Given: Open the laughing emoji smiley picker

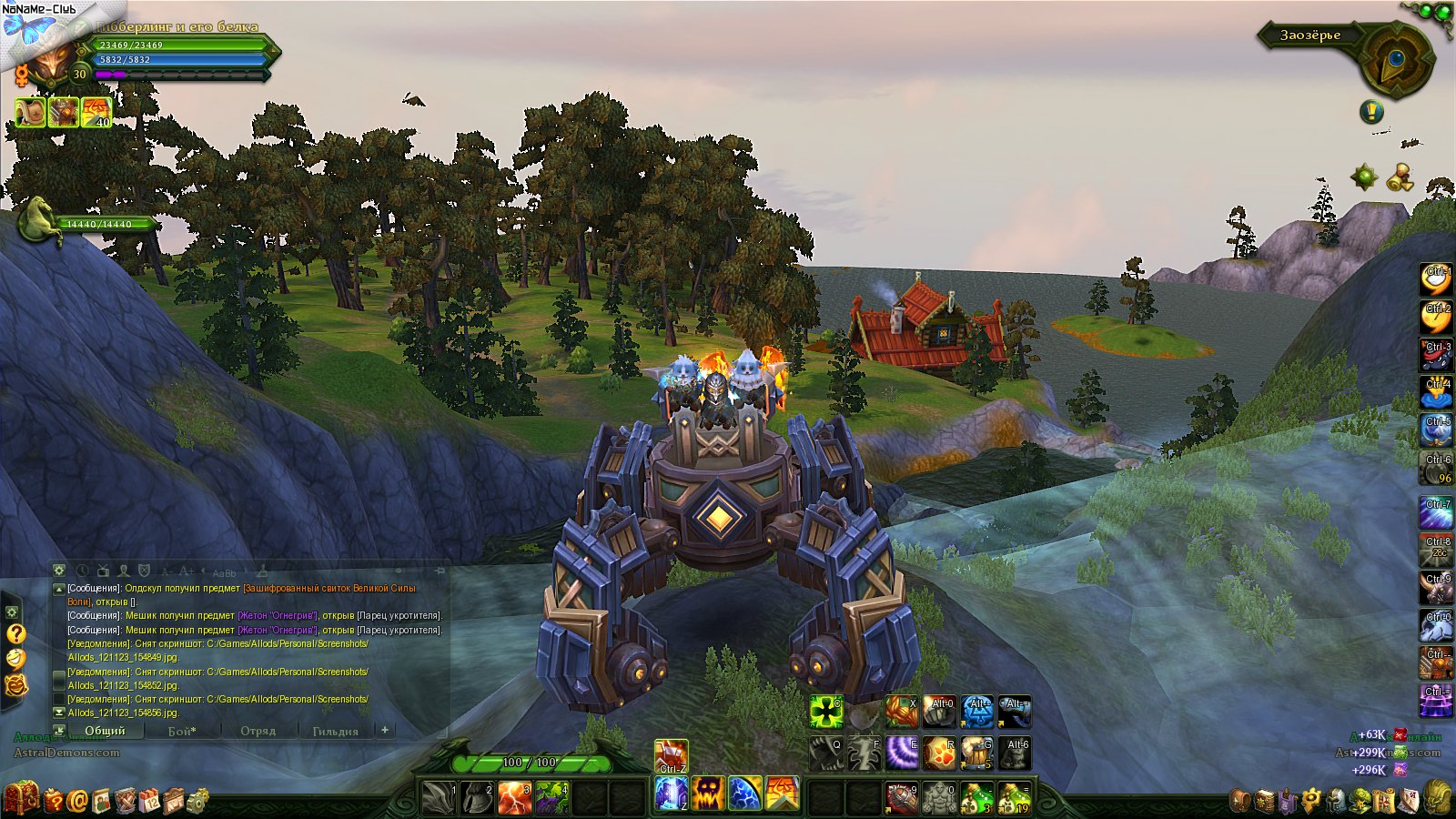Looking at the screenshot, I should (15, 659).
